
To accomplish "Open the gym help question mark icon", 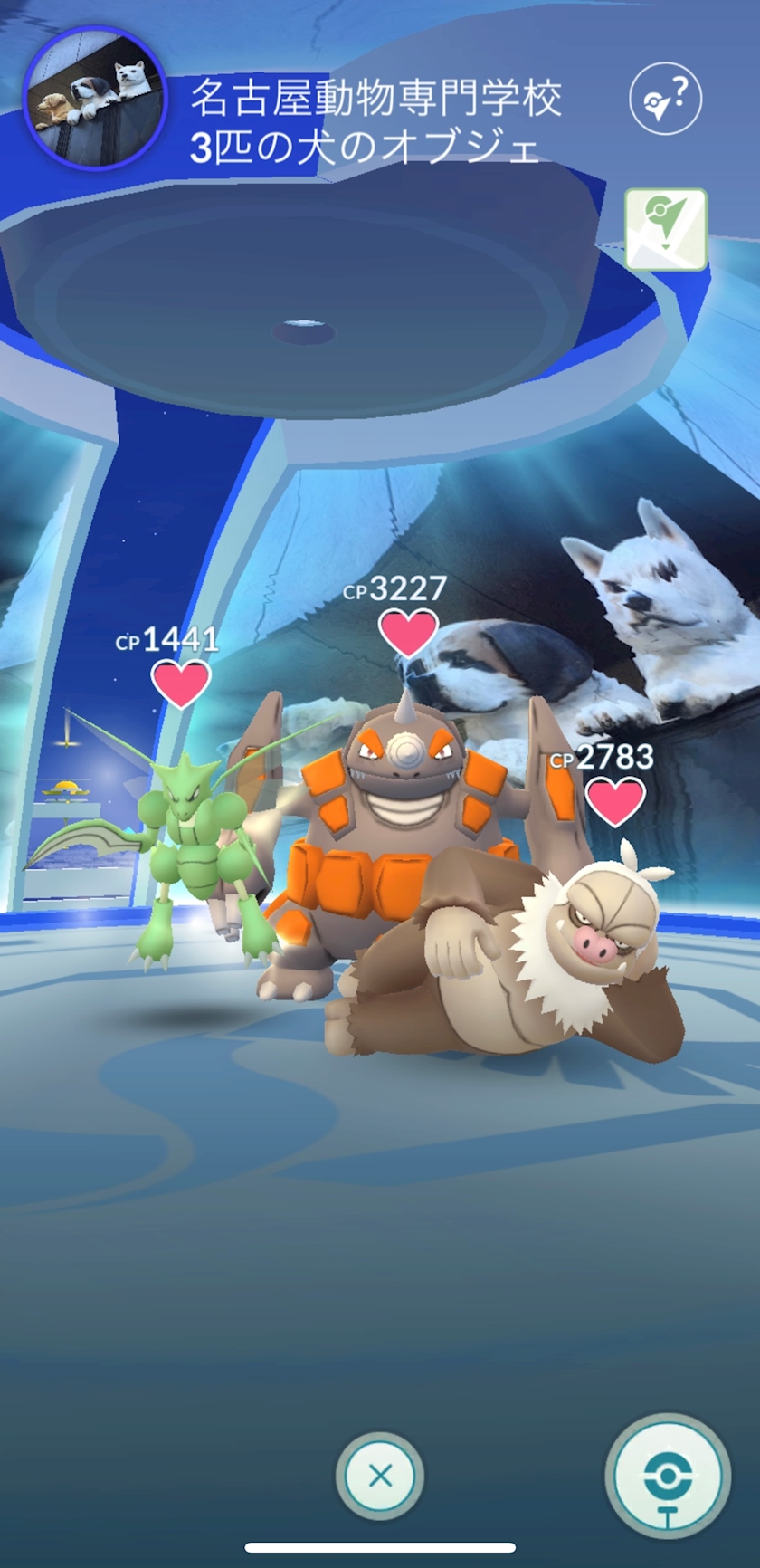I will (x=665, y=98).
